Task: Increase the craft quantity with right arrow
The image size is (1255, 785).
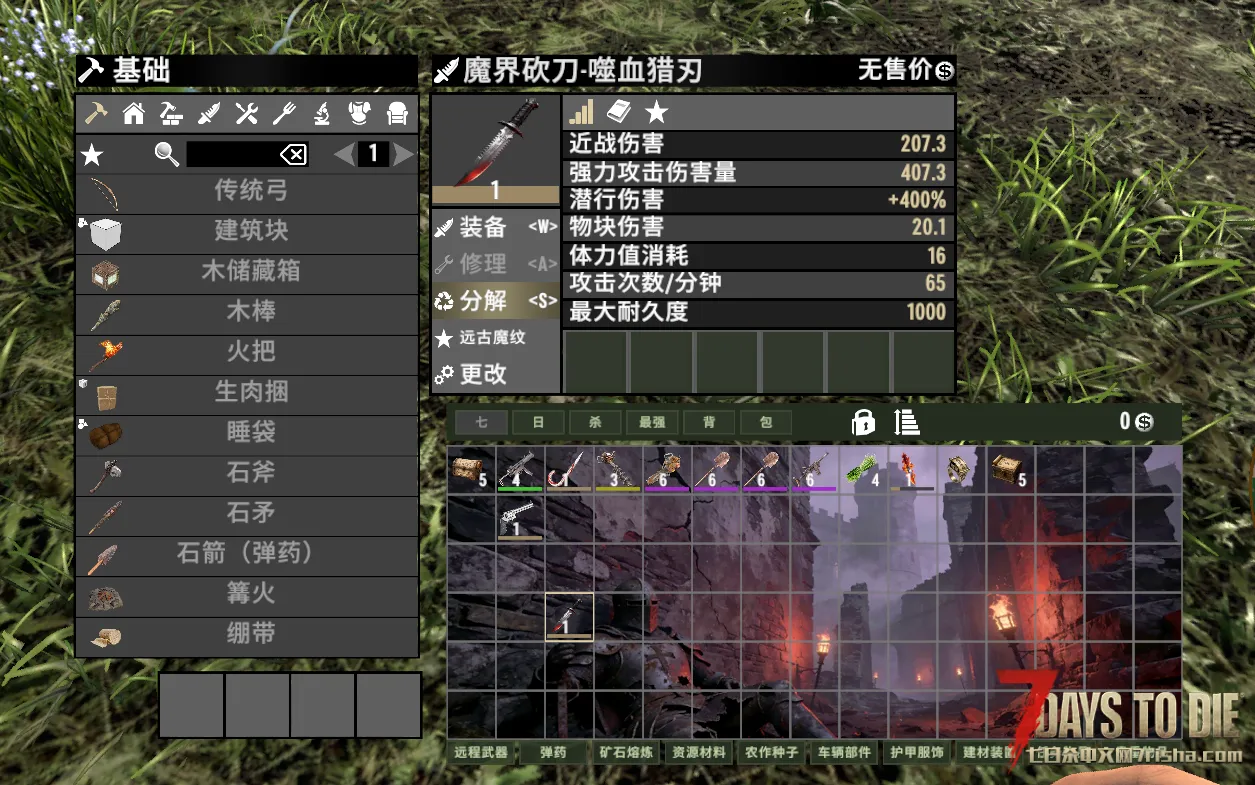Action: click(404, 154)
